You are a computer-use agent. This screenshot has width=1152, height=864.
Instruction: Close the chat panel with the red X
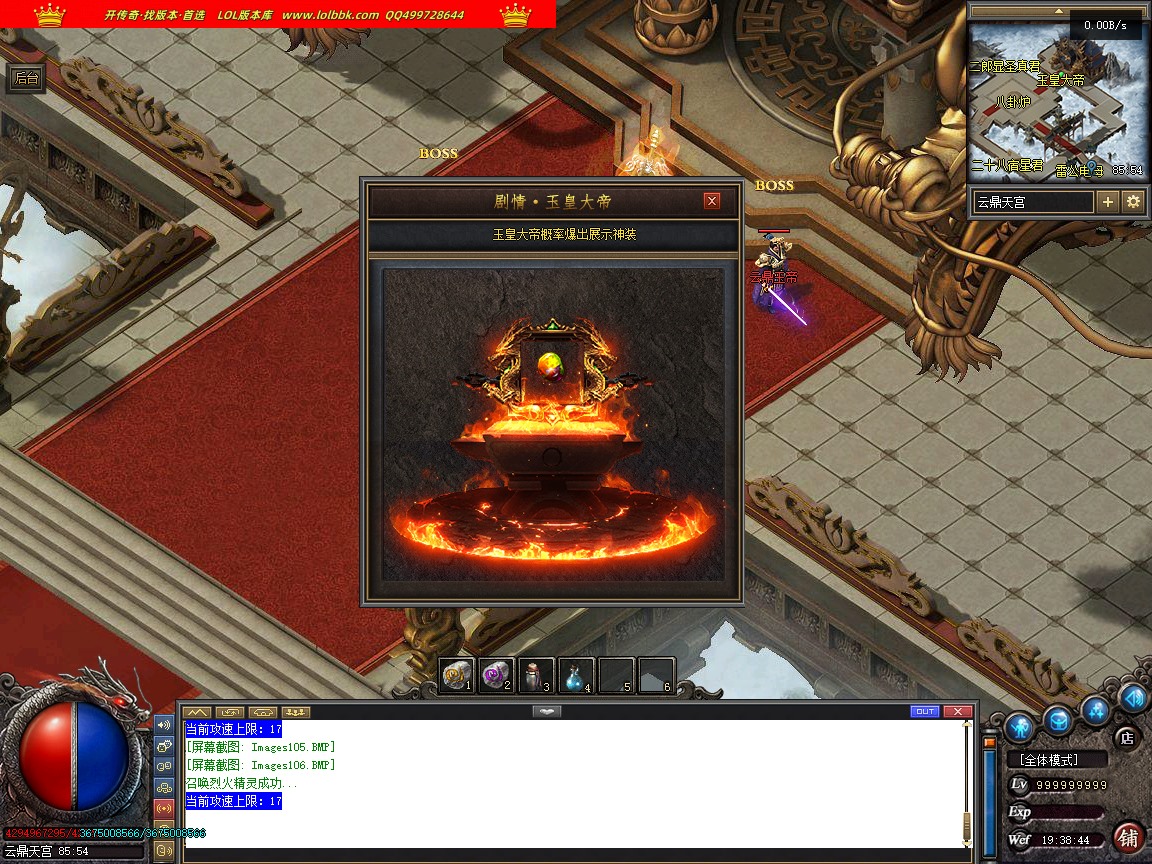tap(958, 711)
